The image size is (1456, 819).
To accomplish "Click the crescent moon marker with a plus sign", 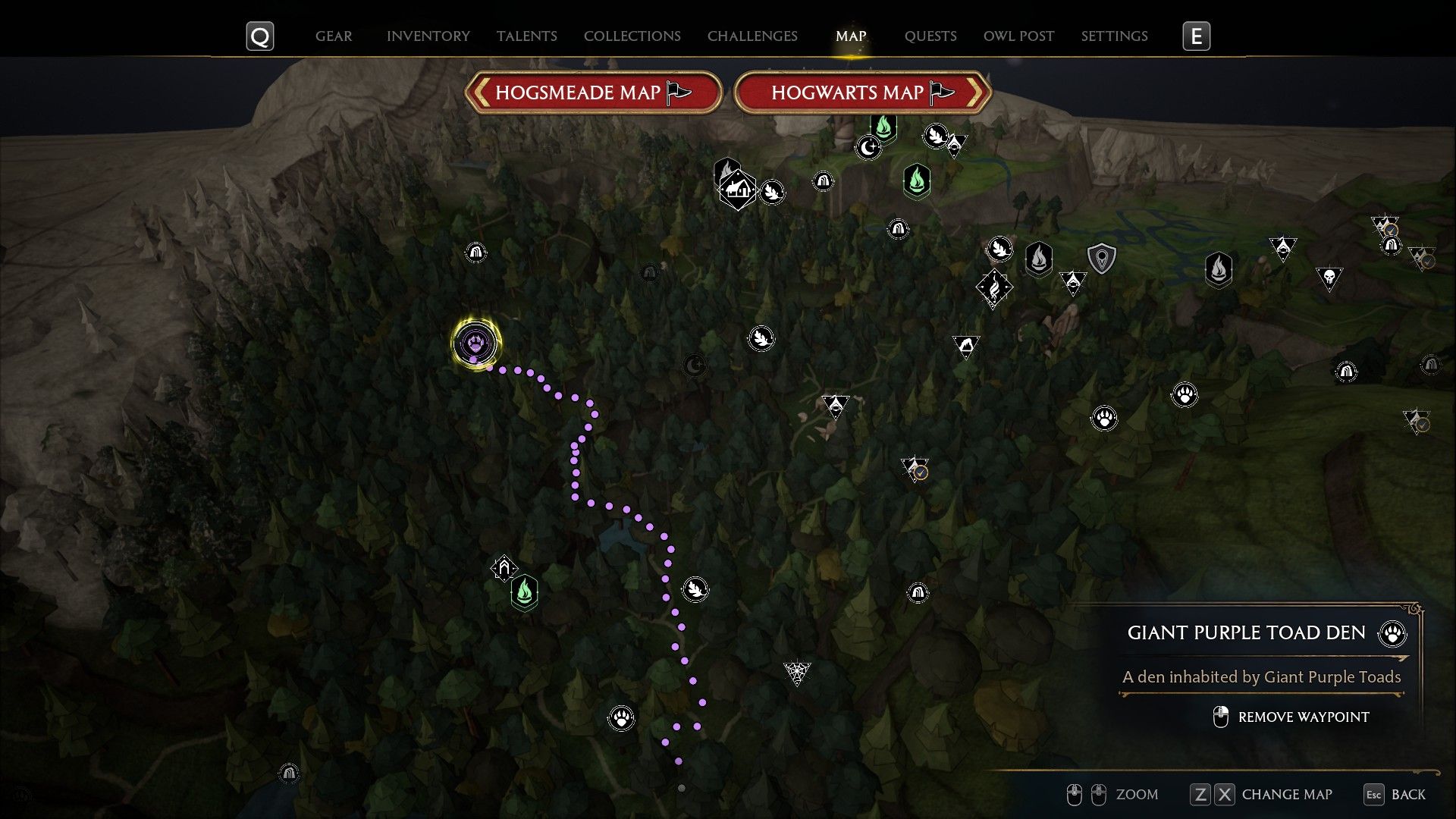I will [x=868, y=146].
